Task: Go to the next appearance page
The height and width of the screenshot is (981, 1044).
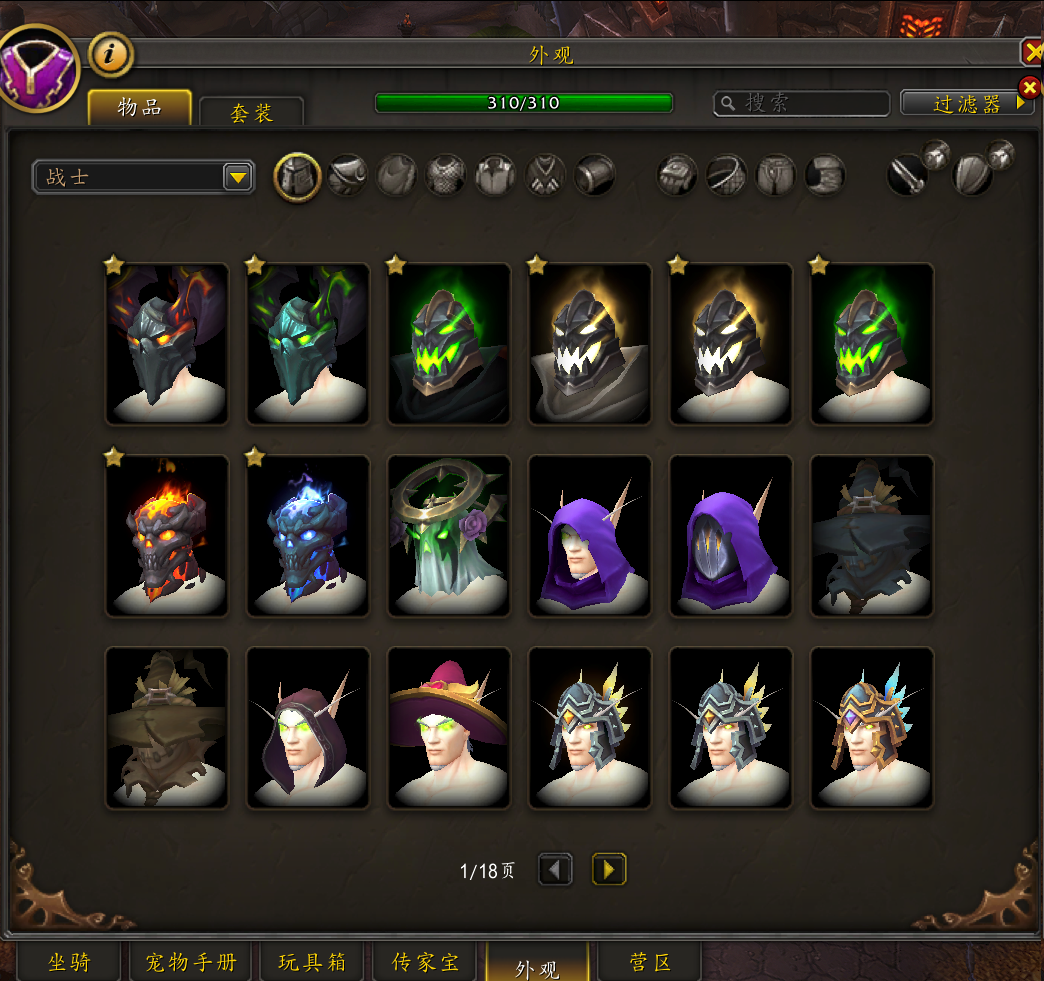Action: 609,869
